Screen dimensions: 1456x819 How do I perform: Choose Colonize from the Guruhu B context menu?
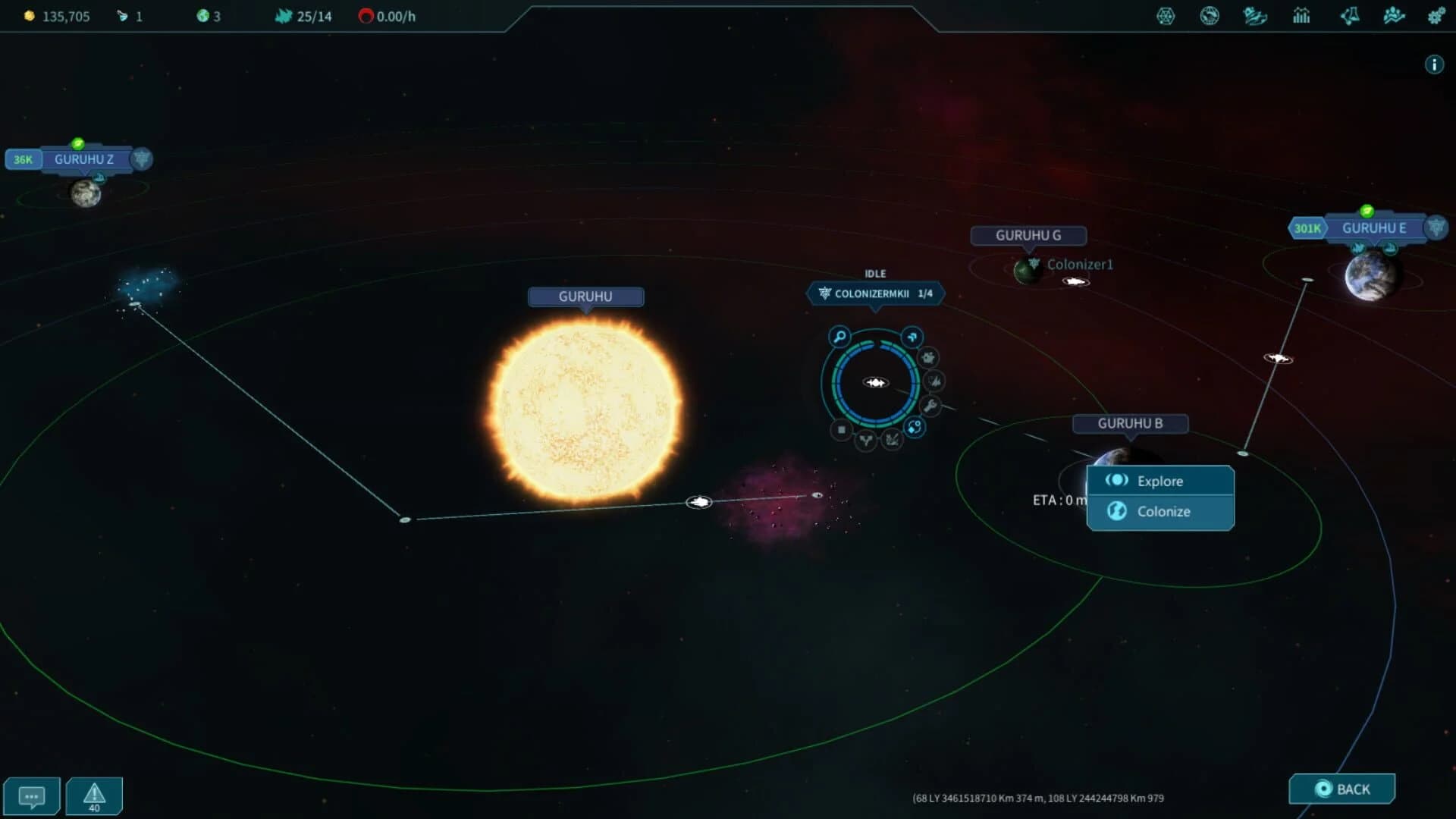click(1159, 512)
